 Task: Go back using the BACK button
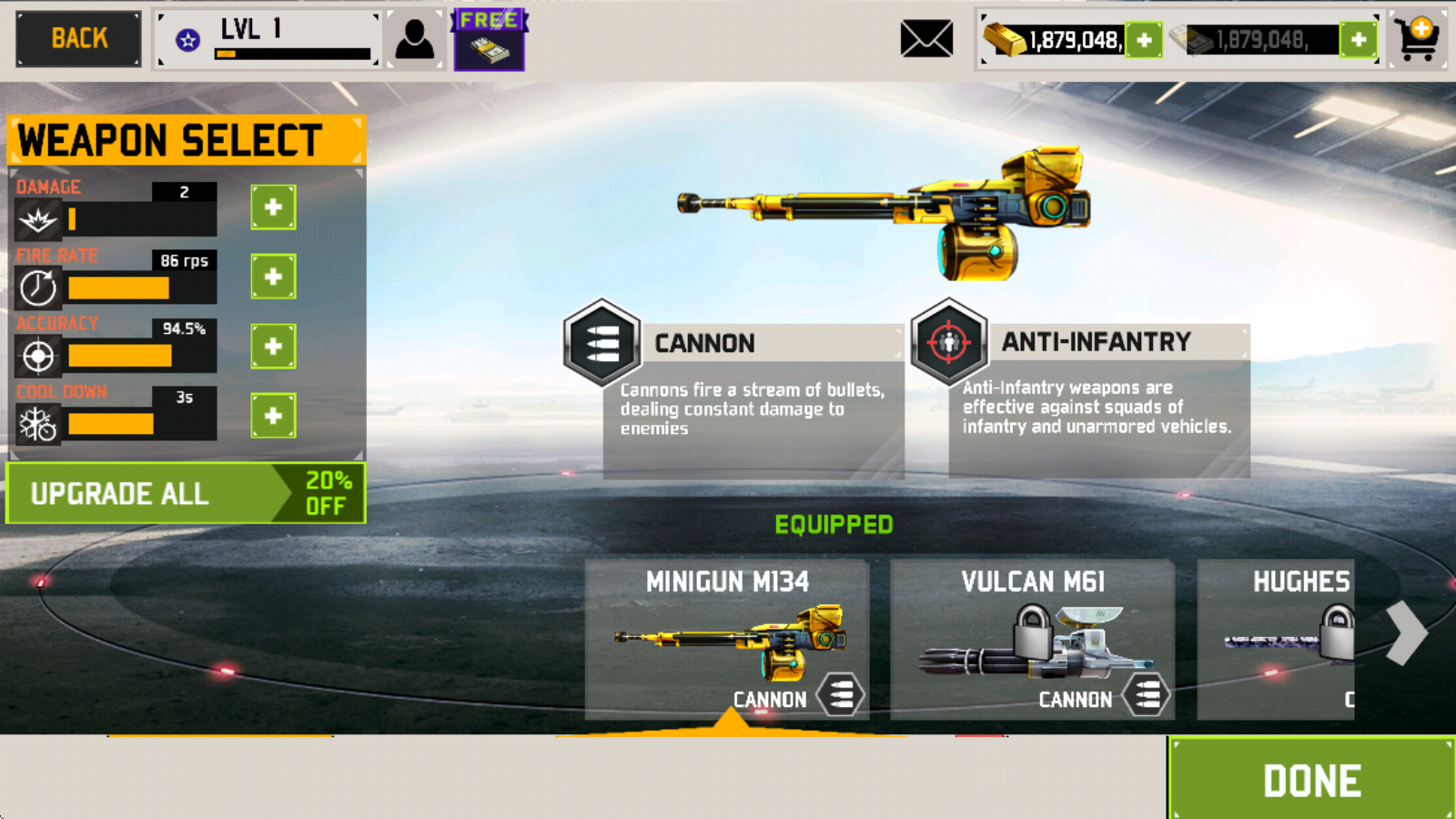point(79,39)
